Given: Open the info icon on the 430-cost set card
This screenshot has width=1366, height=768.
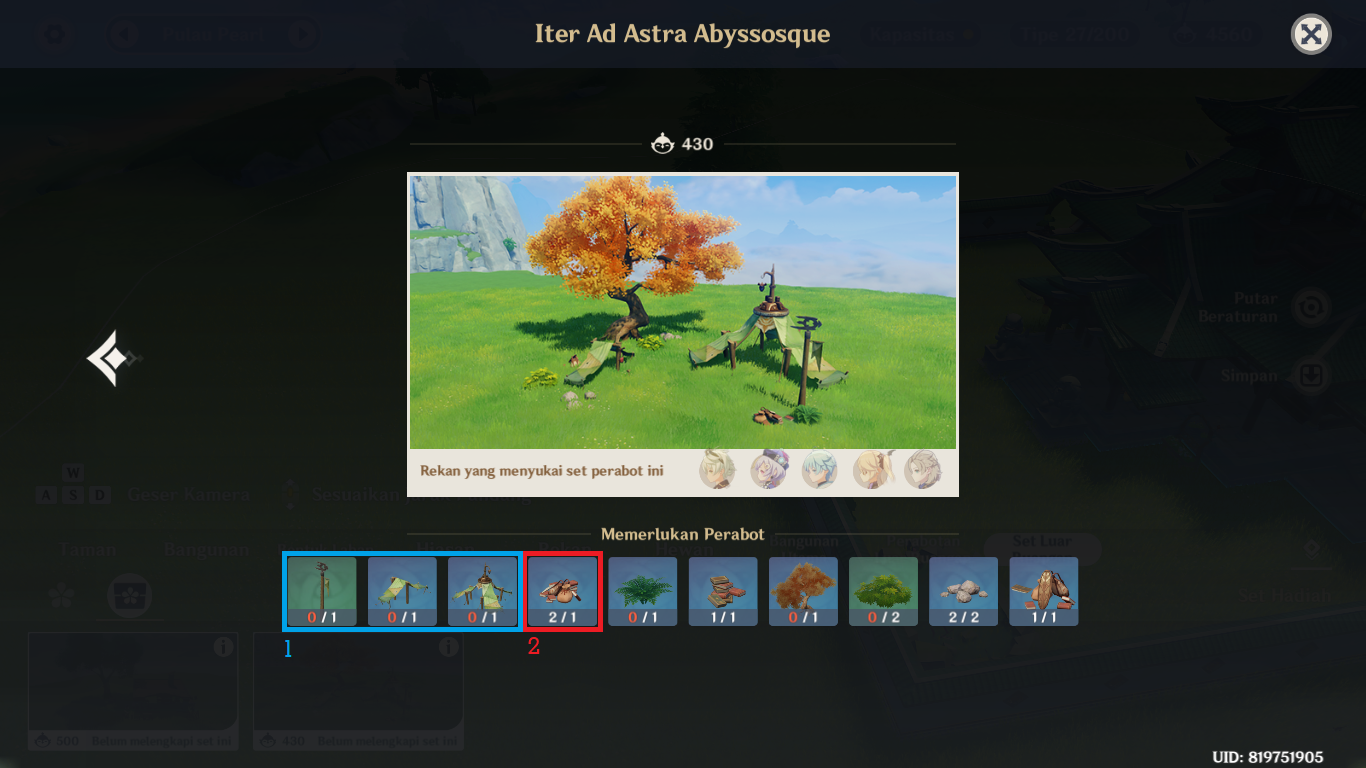Looking at the screenshot, I should click(x=451, y=647).
